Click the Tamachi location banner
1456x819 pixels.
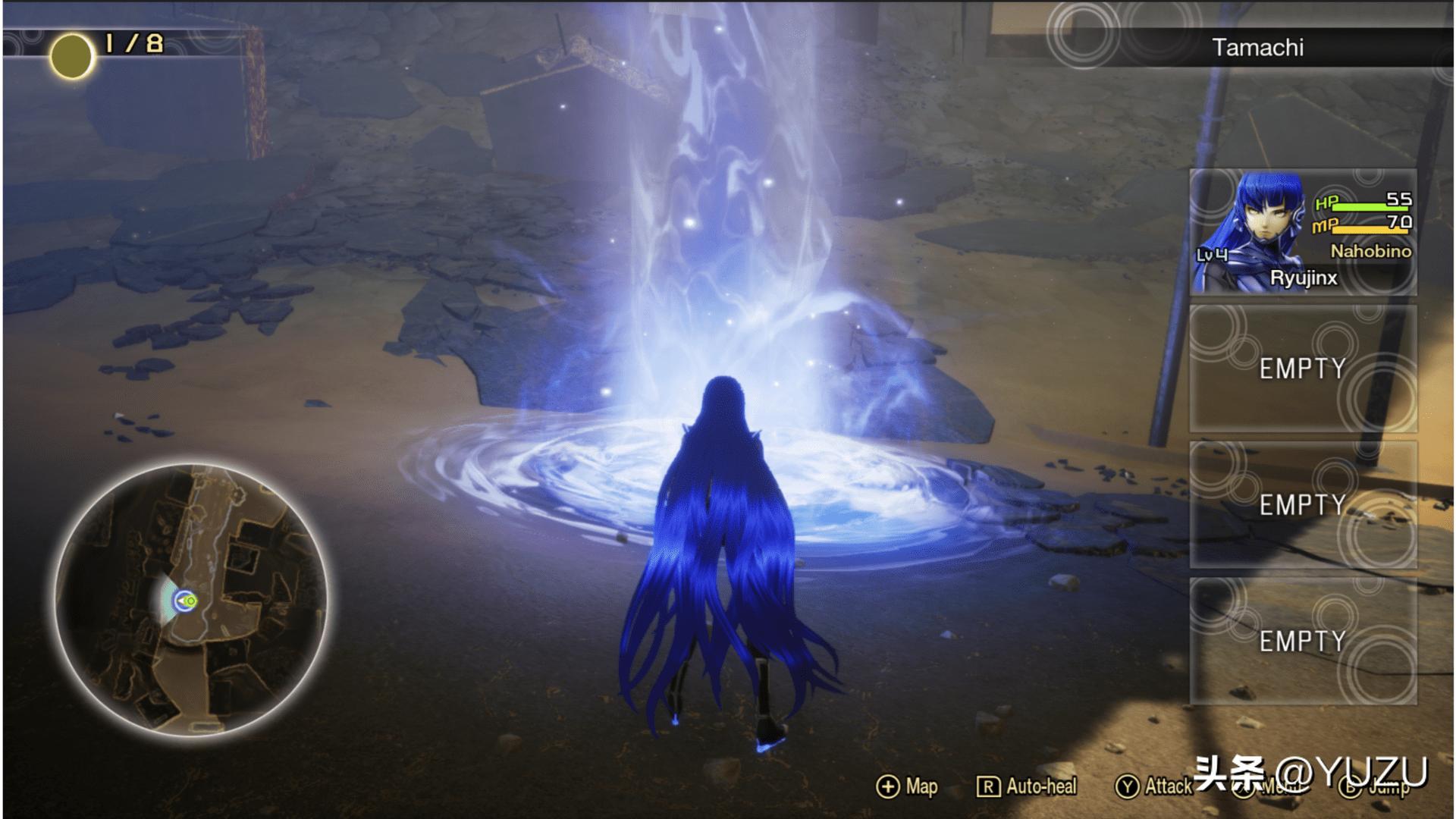pos(1257,48)
